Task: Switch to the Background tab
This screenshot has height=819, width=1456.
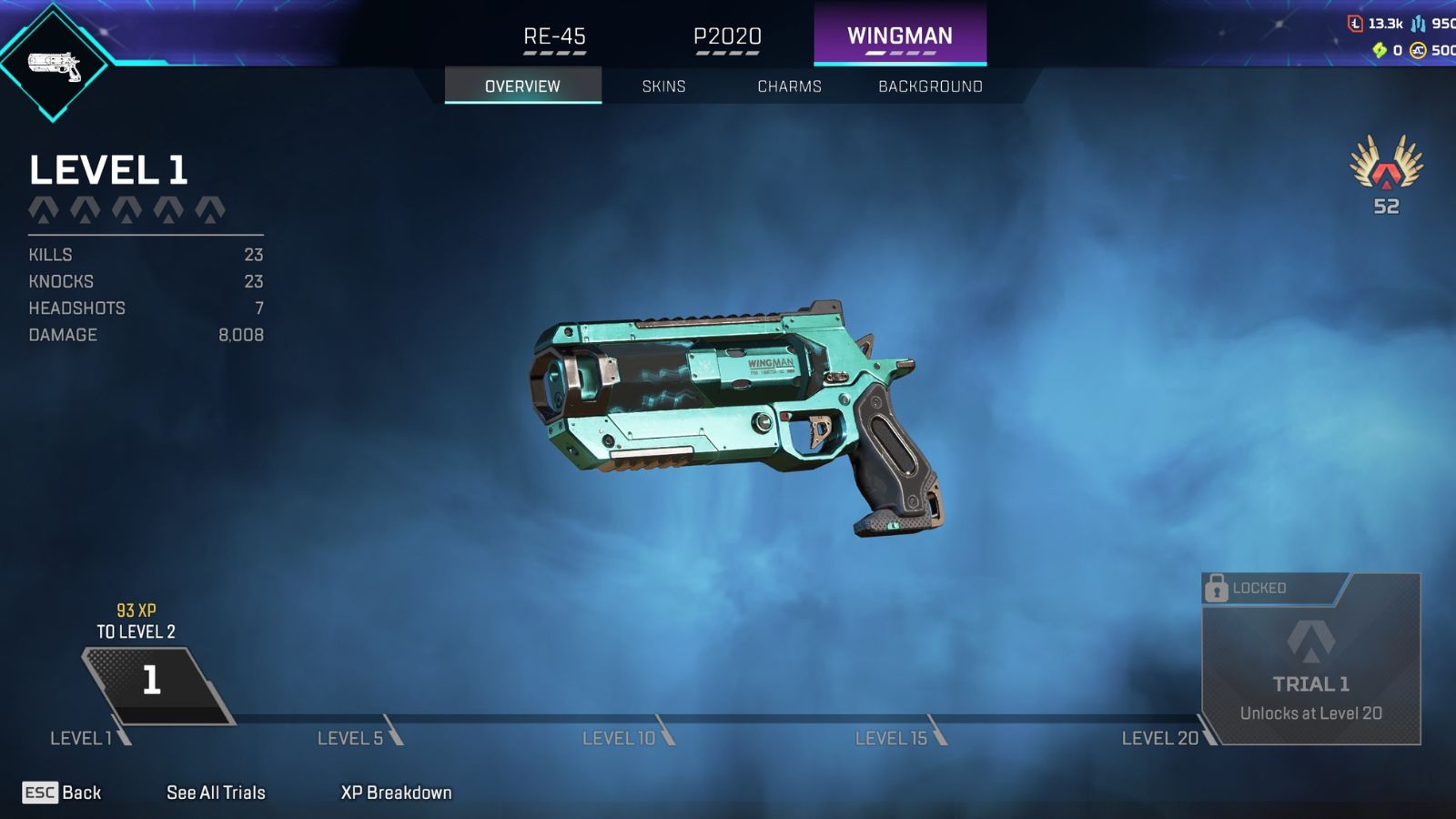Action: click(929, 86)
